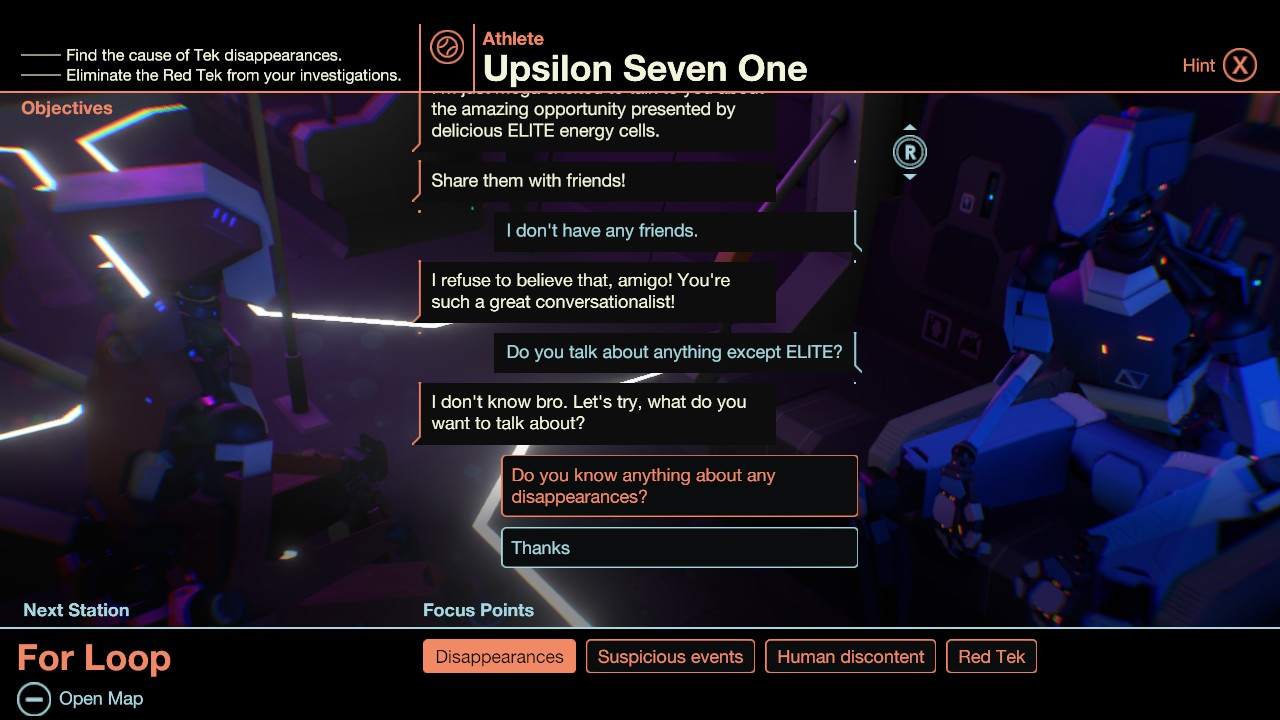The width and height of the screenshot is (1280, 720).
Task: Click the bubble asking about ELITE talk
Action: coord(676,352)
